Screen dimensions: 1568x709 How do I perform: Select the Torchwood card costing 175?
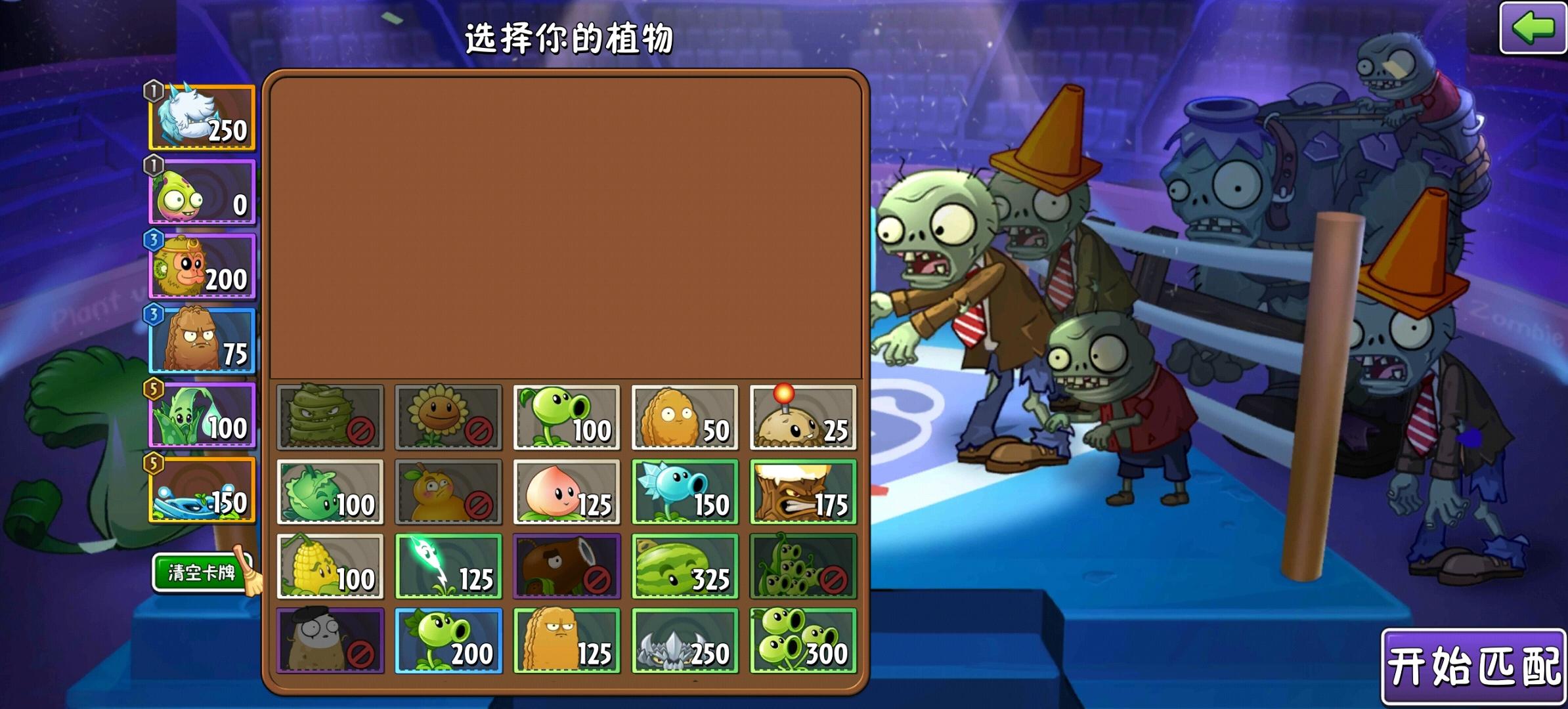802,491
